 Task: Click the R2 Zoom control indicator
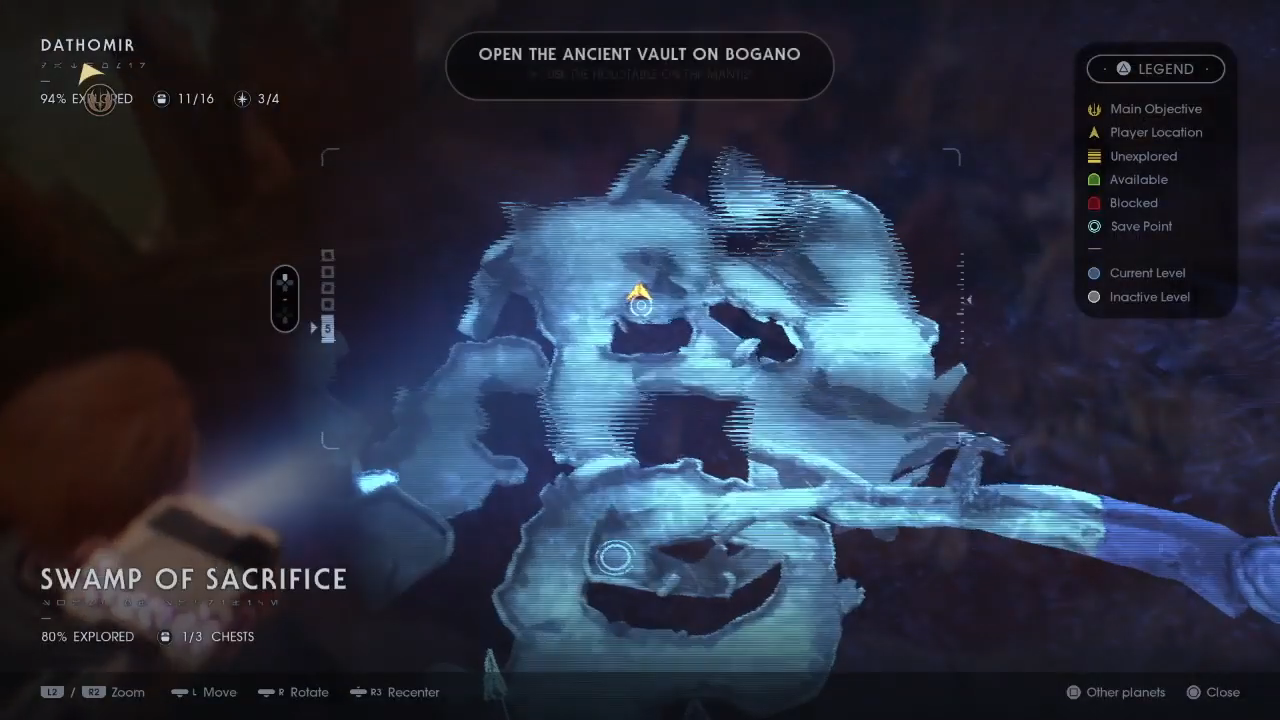pos(95,692)
